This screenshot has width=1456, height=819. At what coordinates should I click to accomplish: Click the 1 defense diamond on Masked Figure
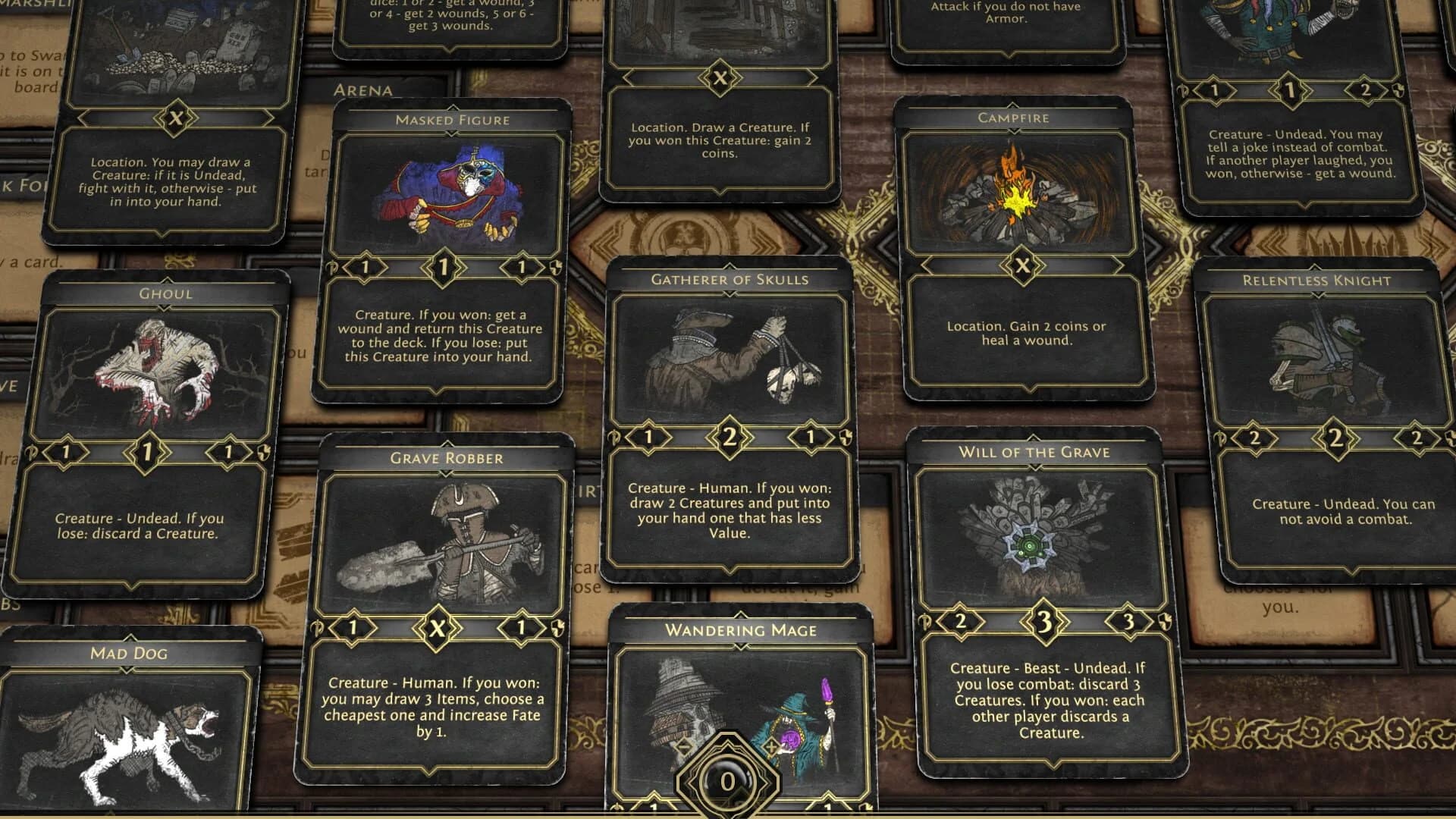(x=523, y=267)
